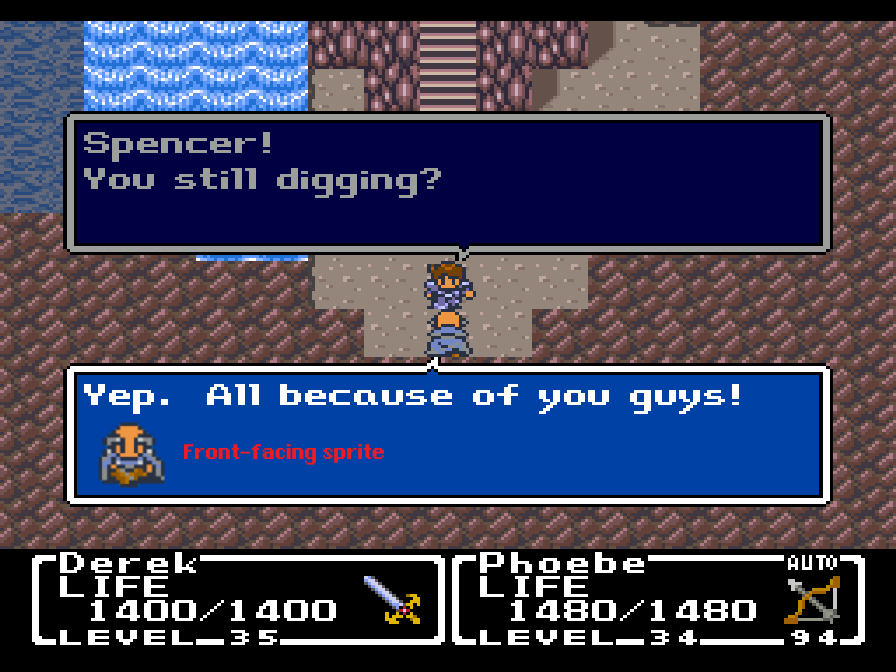Toggle Phoebe's AUTO battle label
The height and width of the screenshot is (672, 896).
tap(811, 563)
